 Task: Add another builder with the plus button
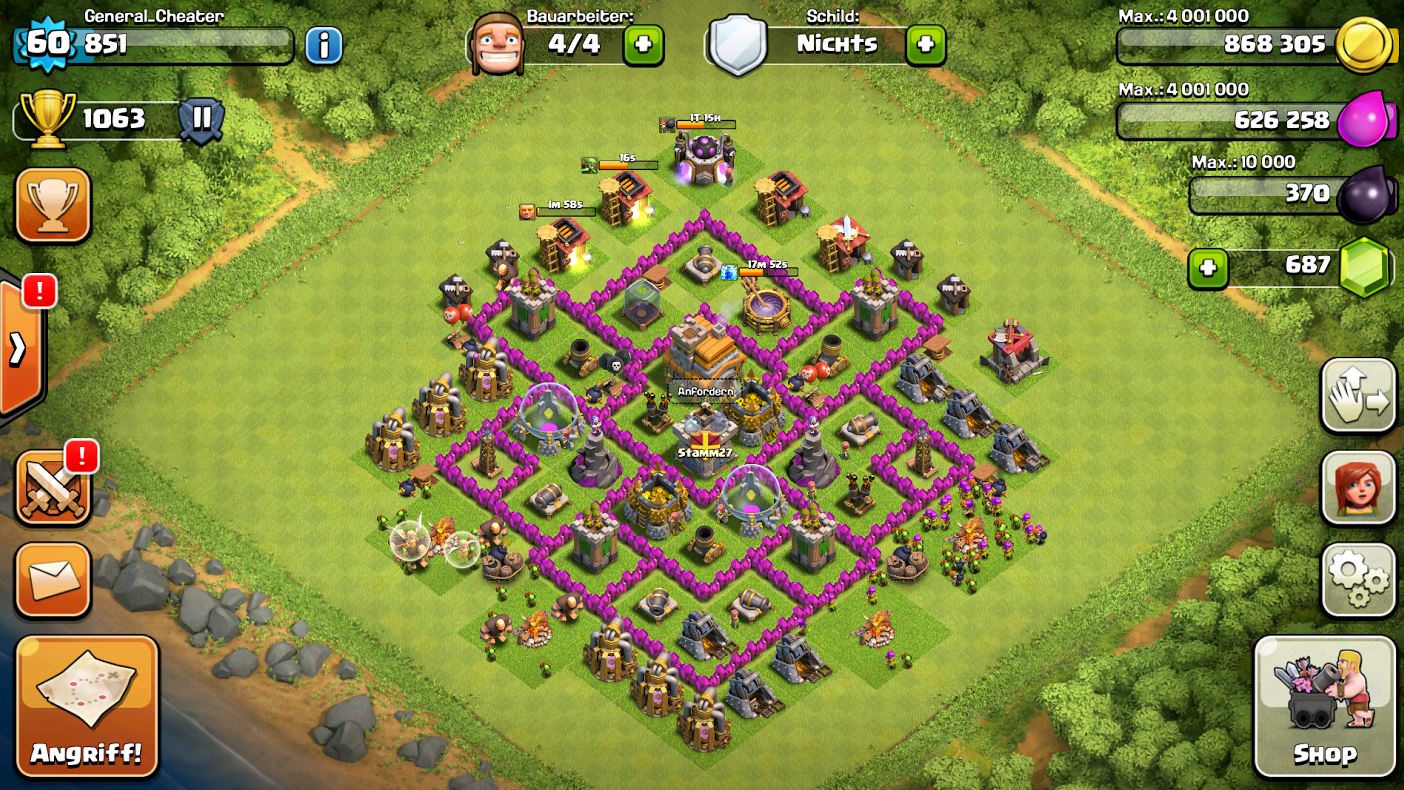coord(643,45)
